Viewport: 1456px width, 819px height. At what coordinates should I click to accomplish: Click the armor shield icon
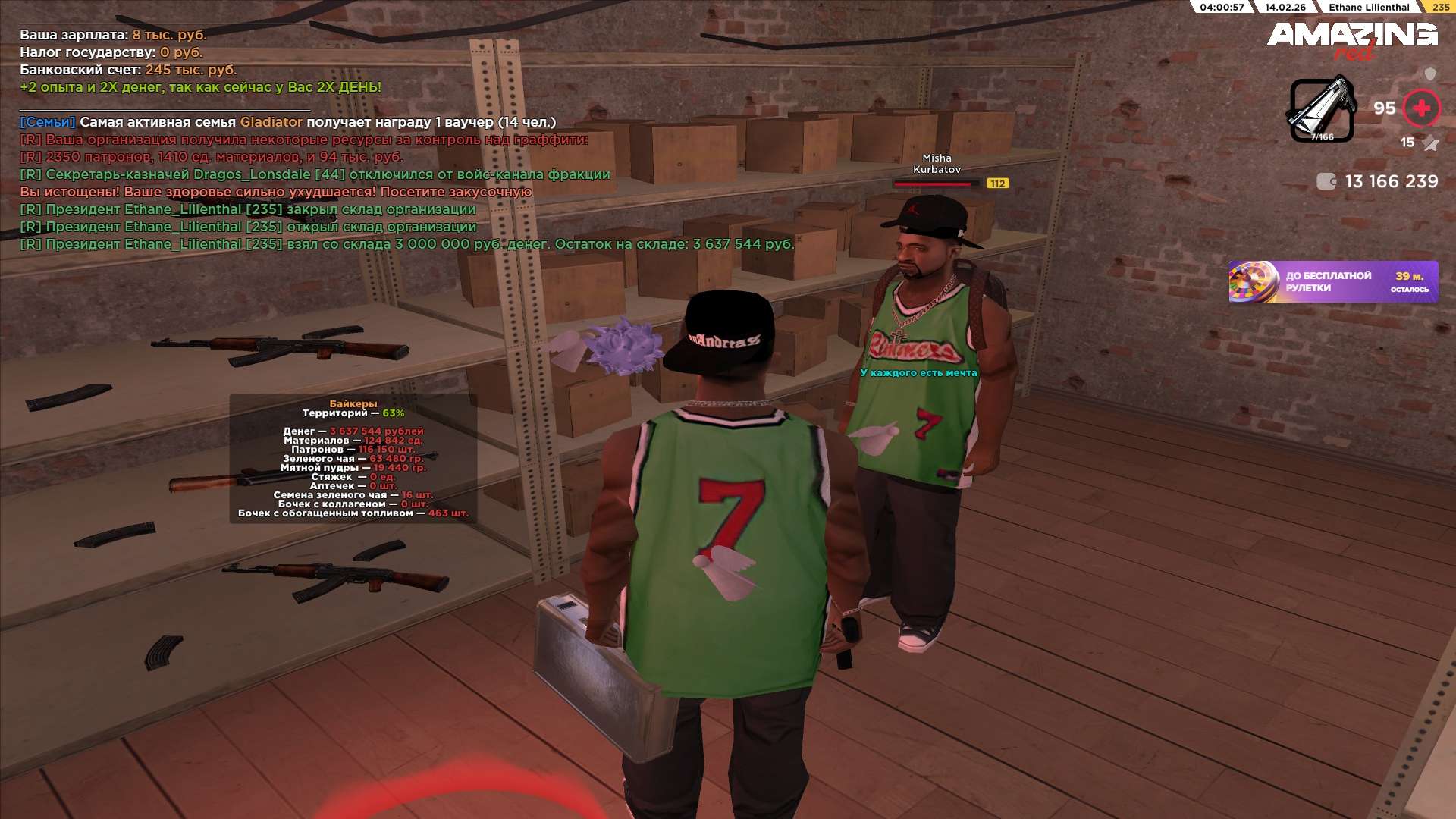click(x=1430, y=74)
